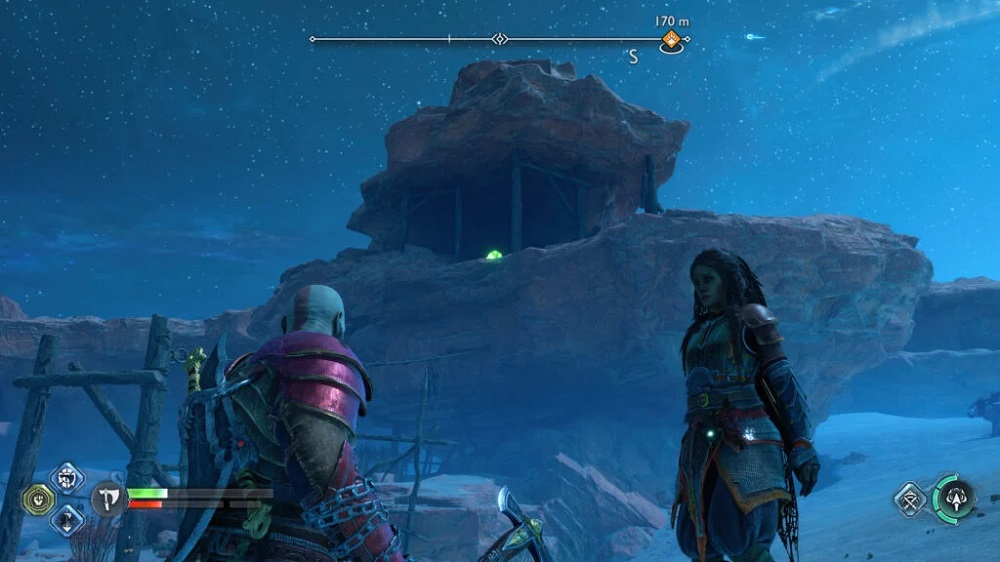This screenshot has height=562, width=1000.
Task: Select the crossed-arrows companion skill icon
Action: [x=912, y=498]
